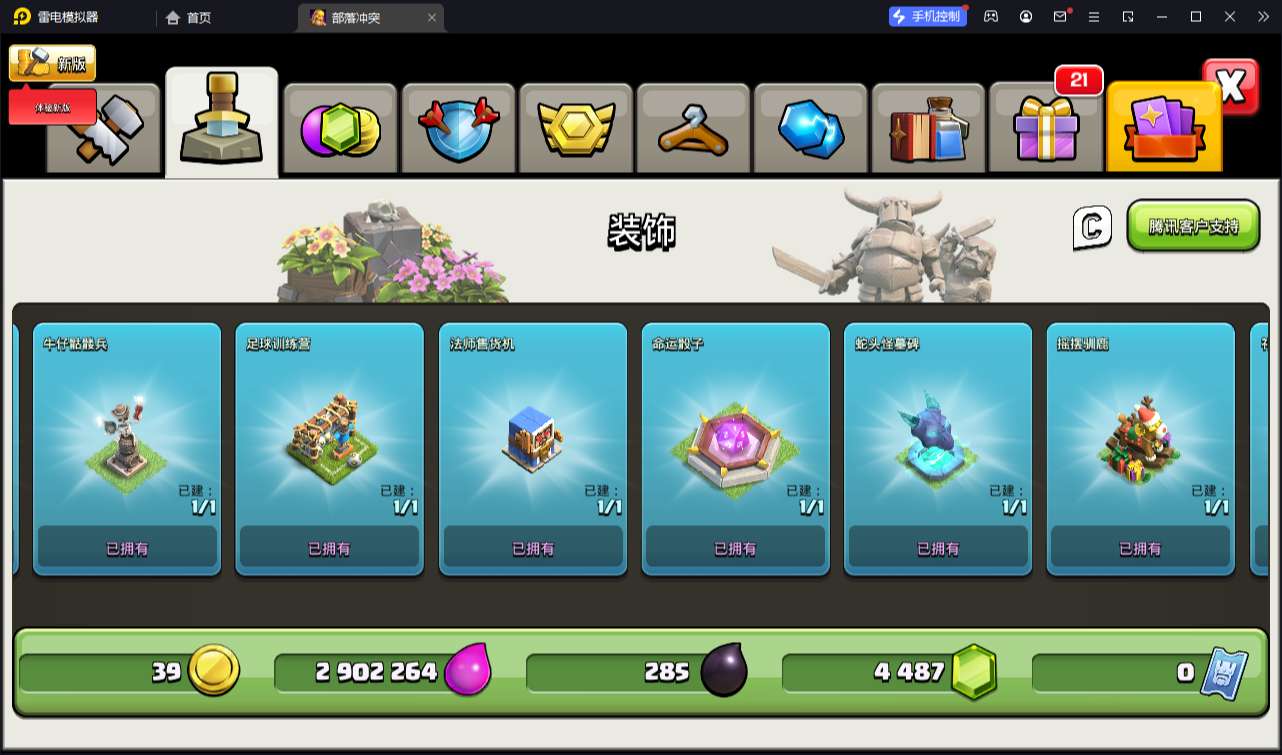The width and height of the screenshot is (1282, 755).
Task: Select the book and potion tab
Action: click(x=929, y=129)
